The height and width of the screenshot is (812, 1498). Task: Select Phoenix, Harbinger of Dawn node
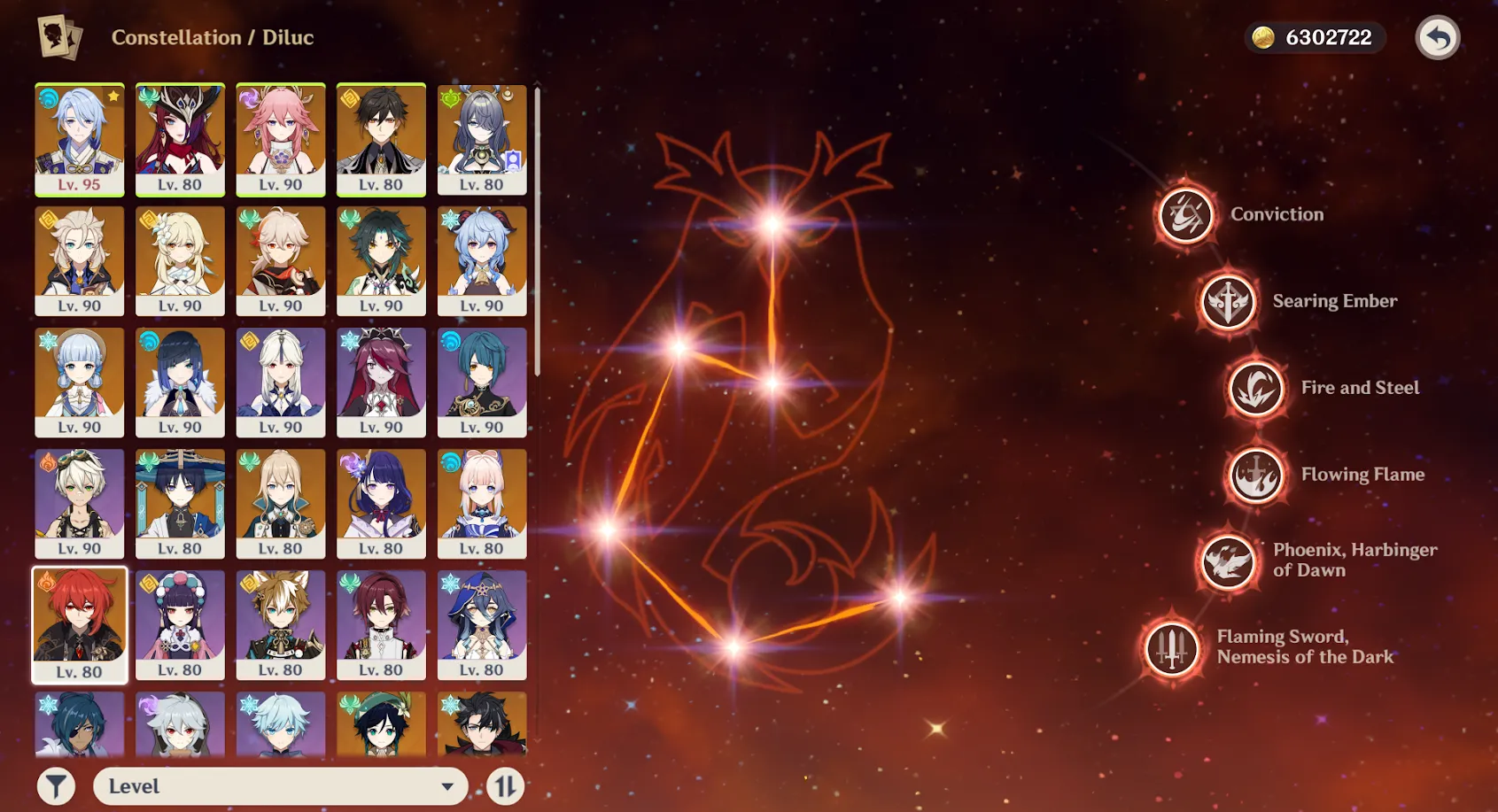(x=1226, y=563)
